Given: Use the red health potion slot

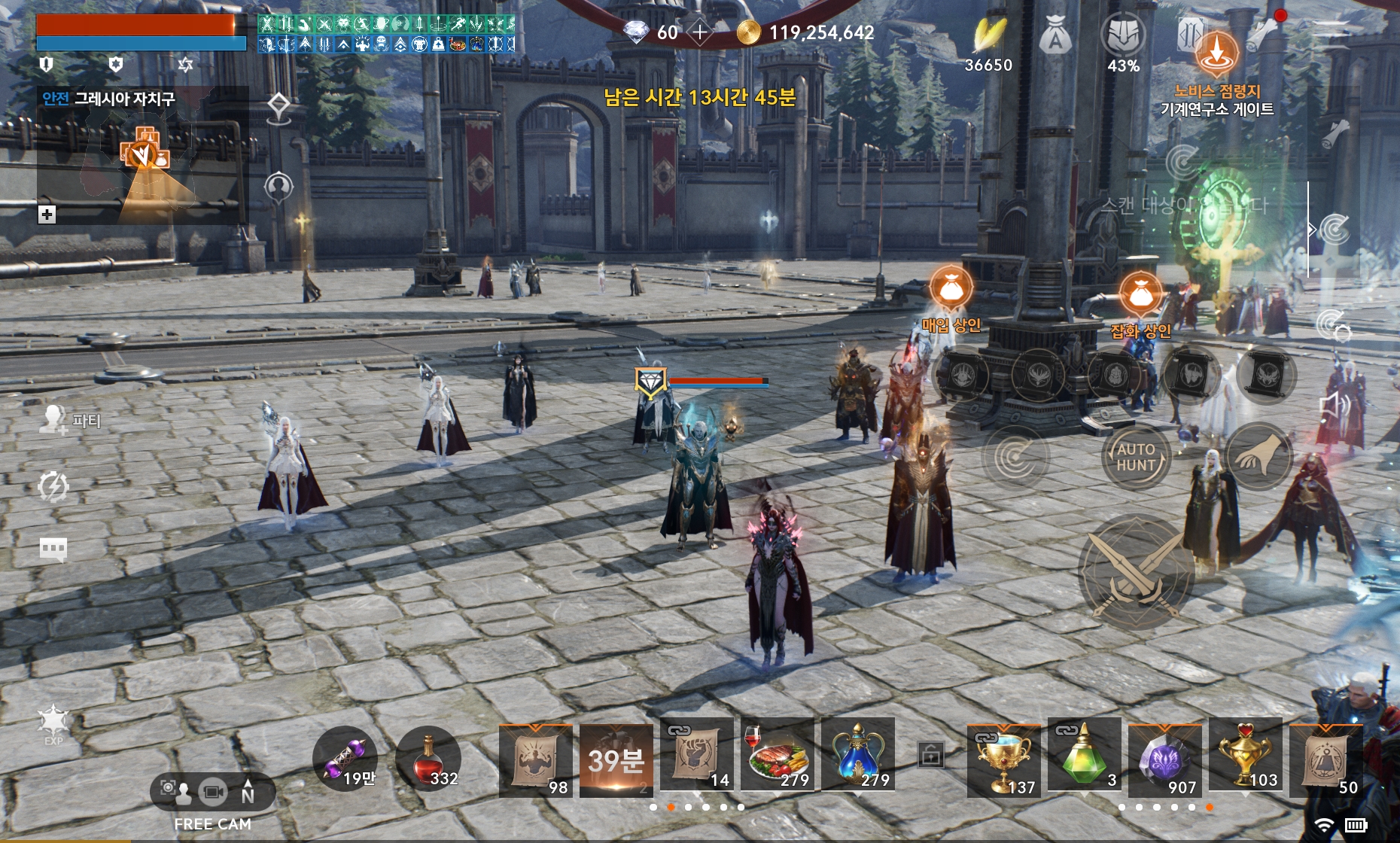Looking at the screenshot, I should pyautogui.click(x=429, y=759).
